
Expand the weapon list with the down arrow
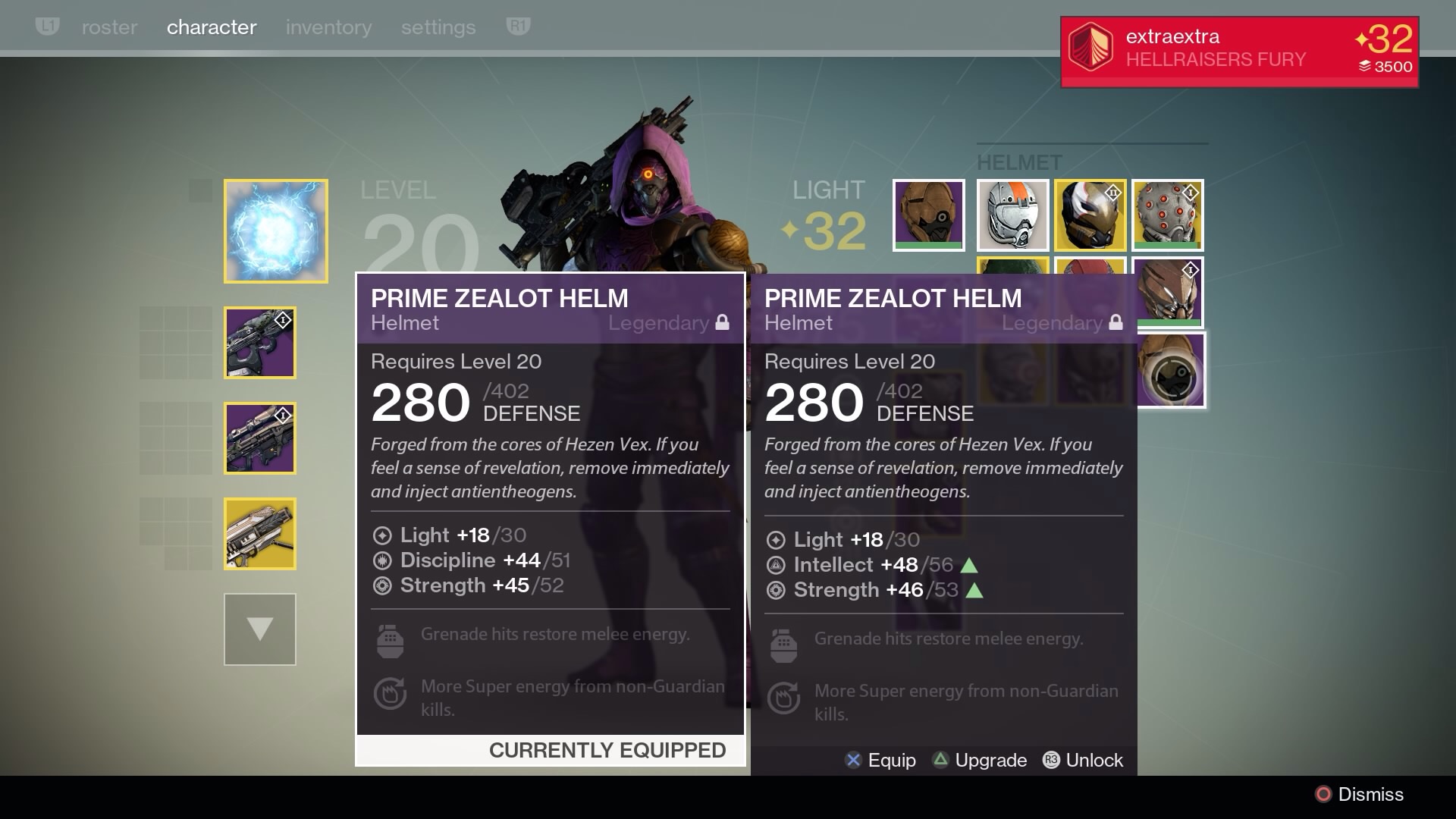tap(259, 629)
